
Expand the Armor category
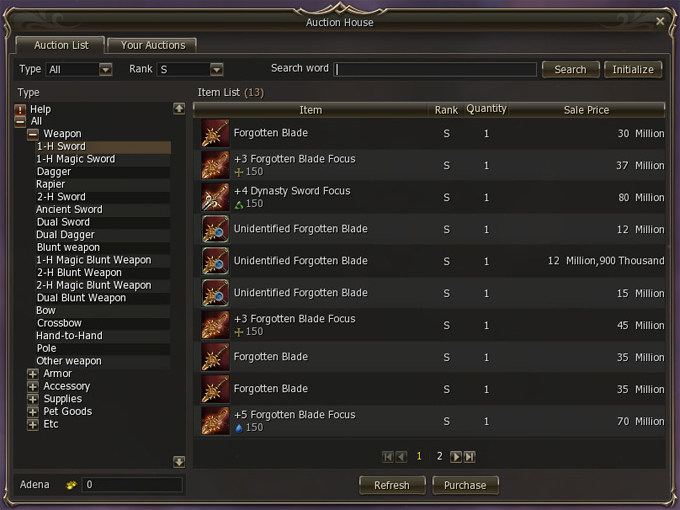[33, 374]
